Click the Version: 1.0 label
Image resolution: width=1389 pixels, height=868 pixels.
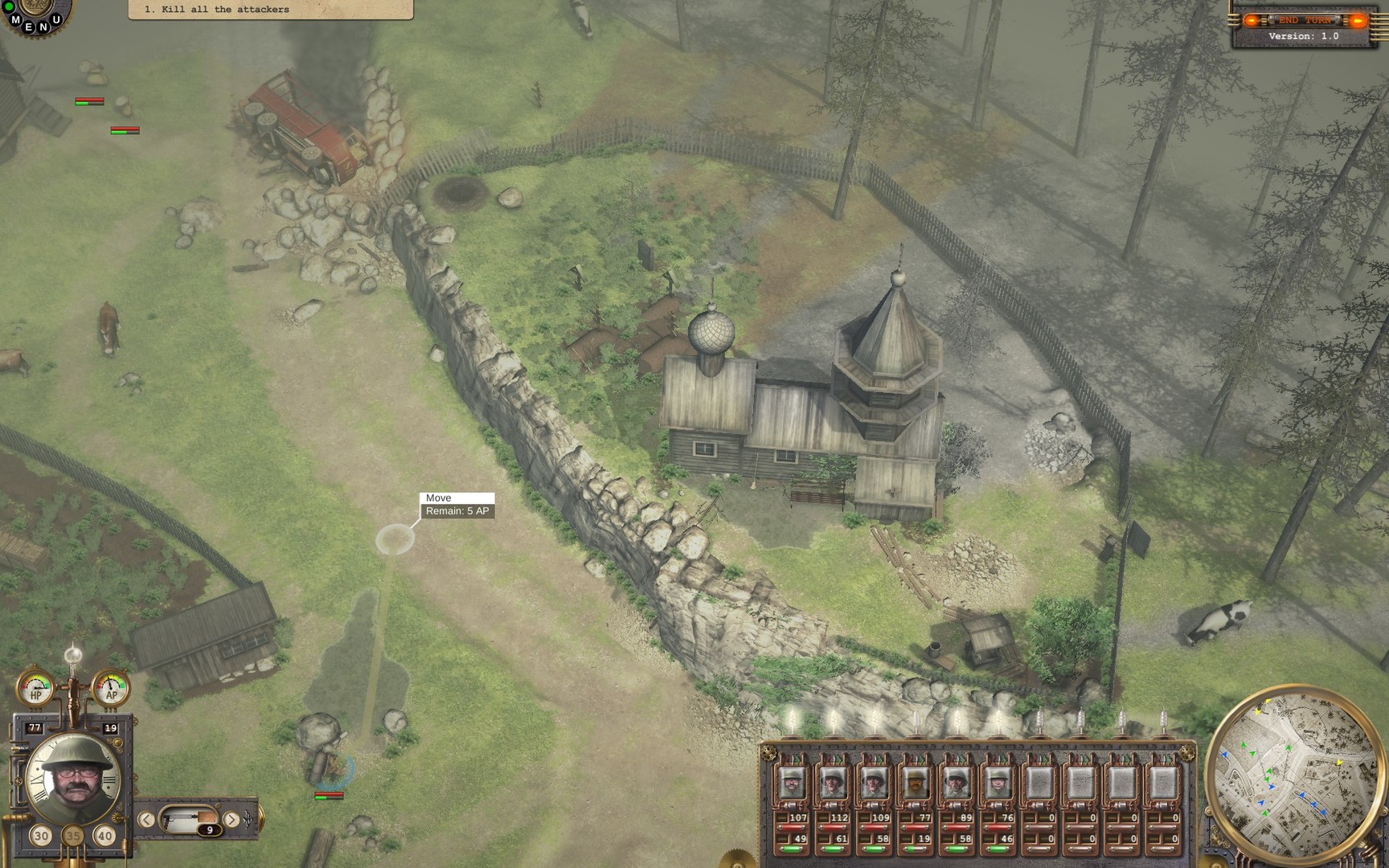tap(1304, 35)
